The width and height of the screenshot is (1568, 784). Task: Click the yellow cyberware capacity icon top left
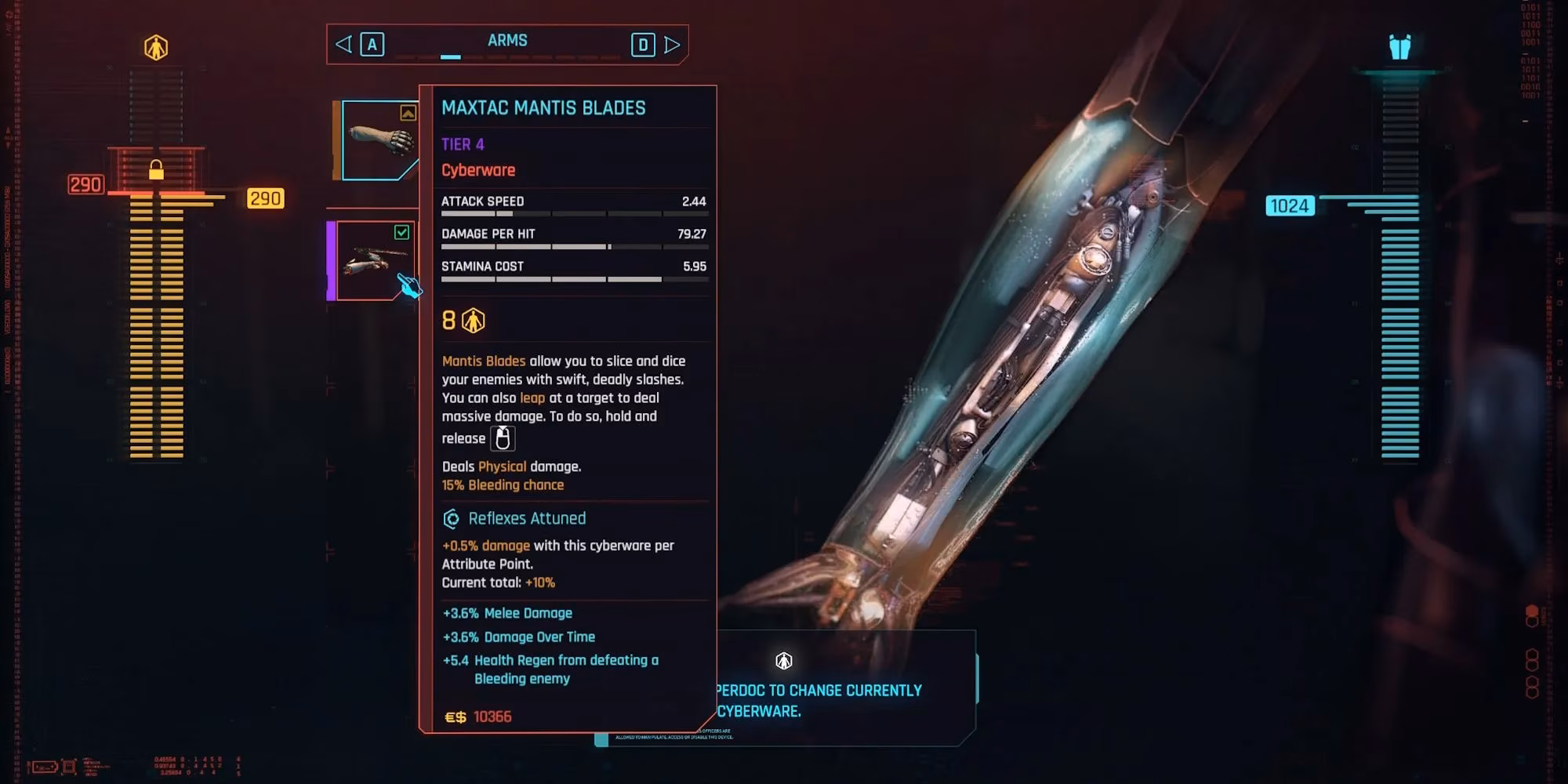(157, 47)
